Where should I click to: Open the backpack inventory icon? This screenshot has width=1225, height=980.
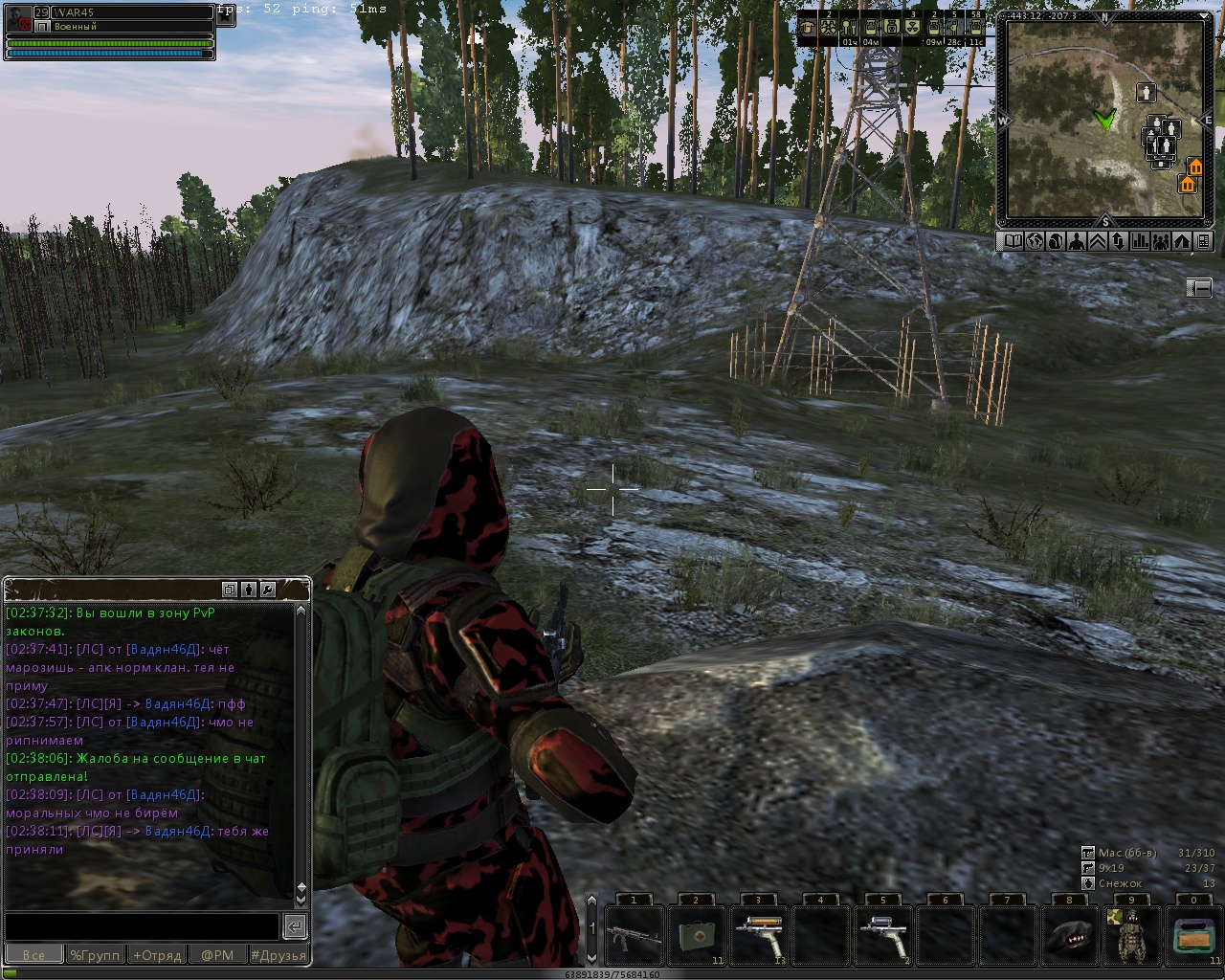tap(1055, 242)
